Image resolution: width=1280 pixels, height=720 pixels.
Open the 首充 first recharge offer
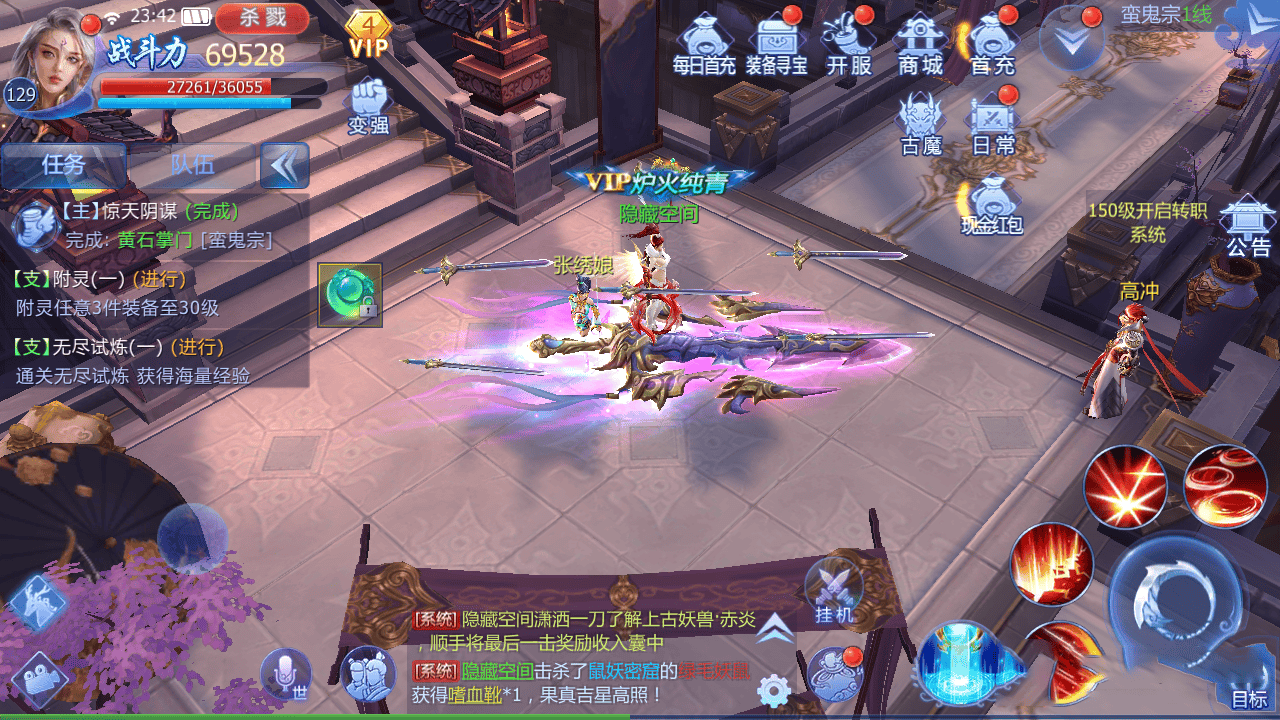(993, 44)
